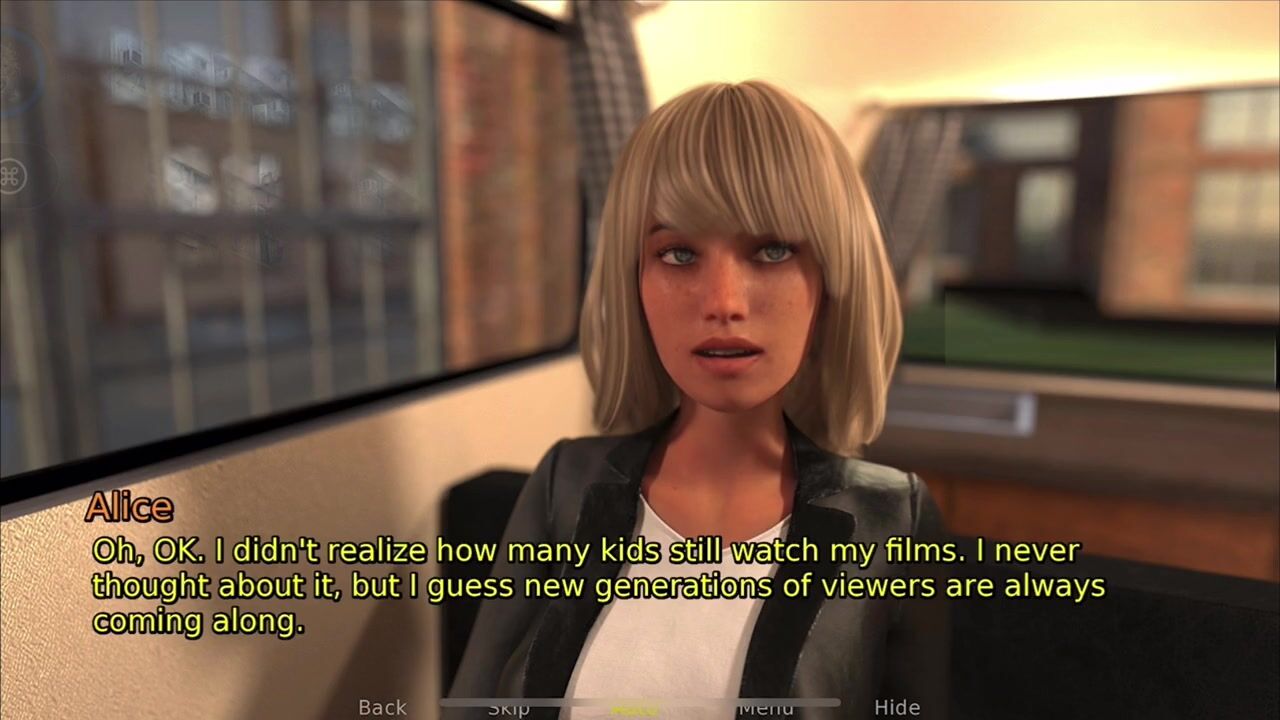Hide the dialogue text interface
This screenshot has height=720, width=1280.
coord(896,707)
